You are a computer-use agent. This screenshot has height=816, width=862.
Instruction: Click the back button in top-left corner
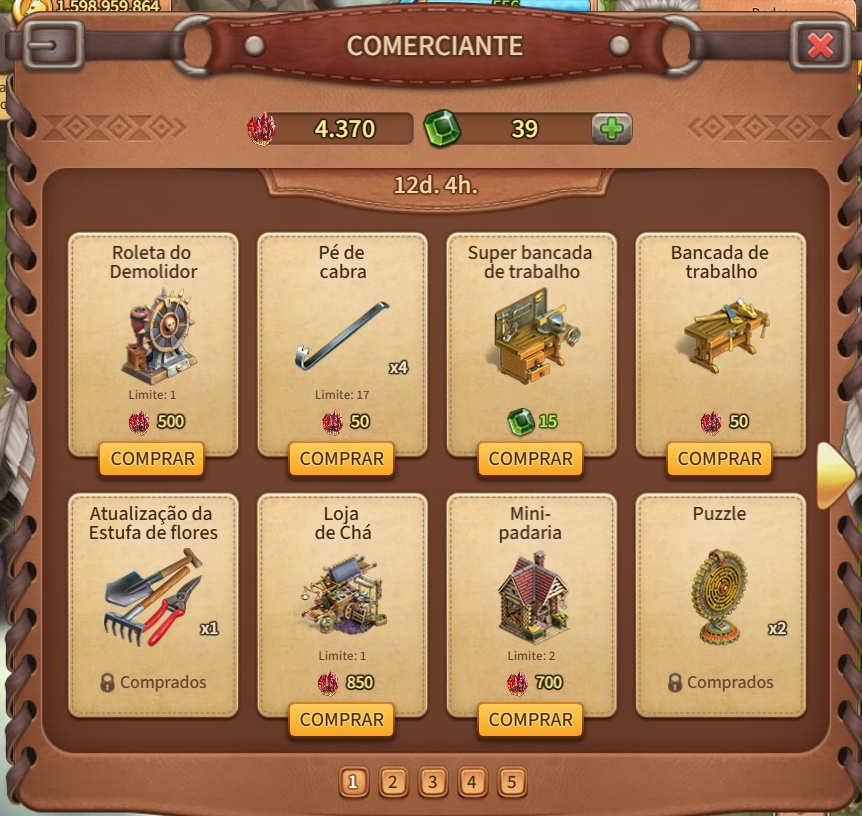(52, 44)
